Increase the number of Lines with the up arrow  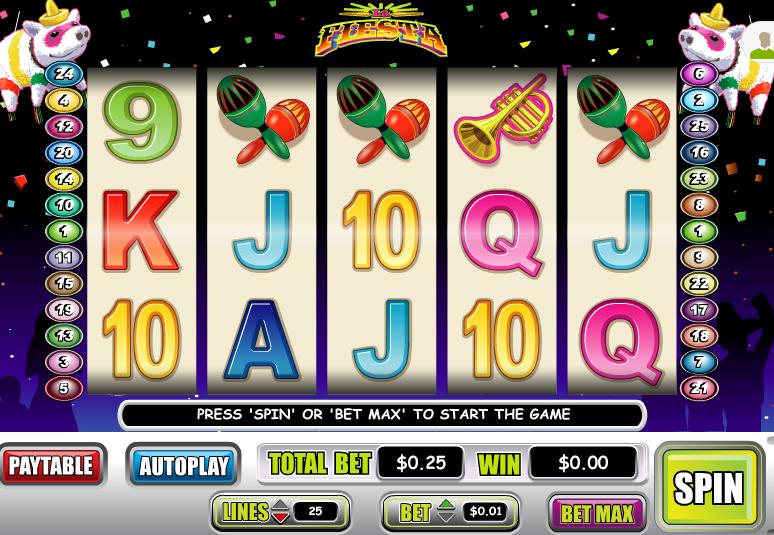pos(281,505)
